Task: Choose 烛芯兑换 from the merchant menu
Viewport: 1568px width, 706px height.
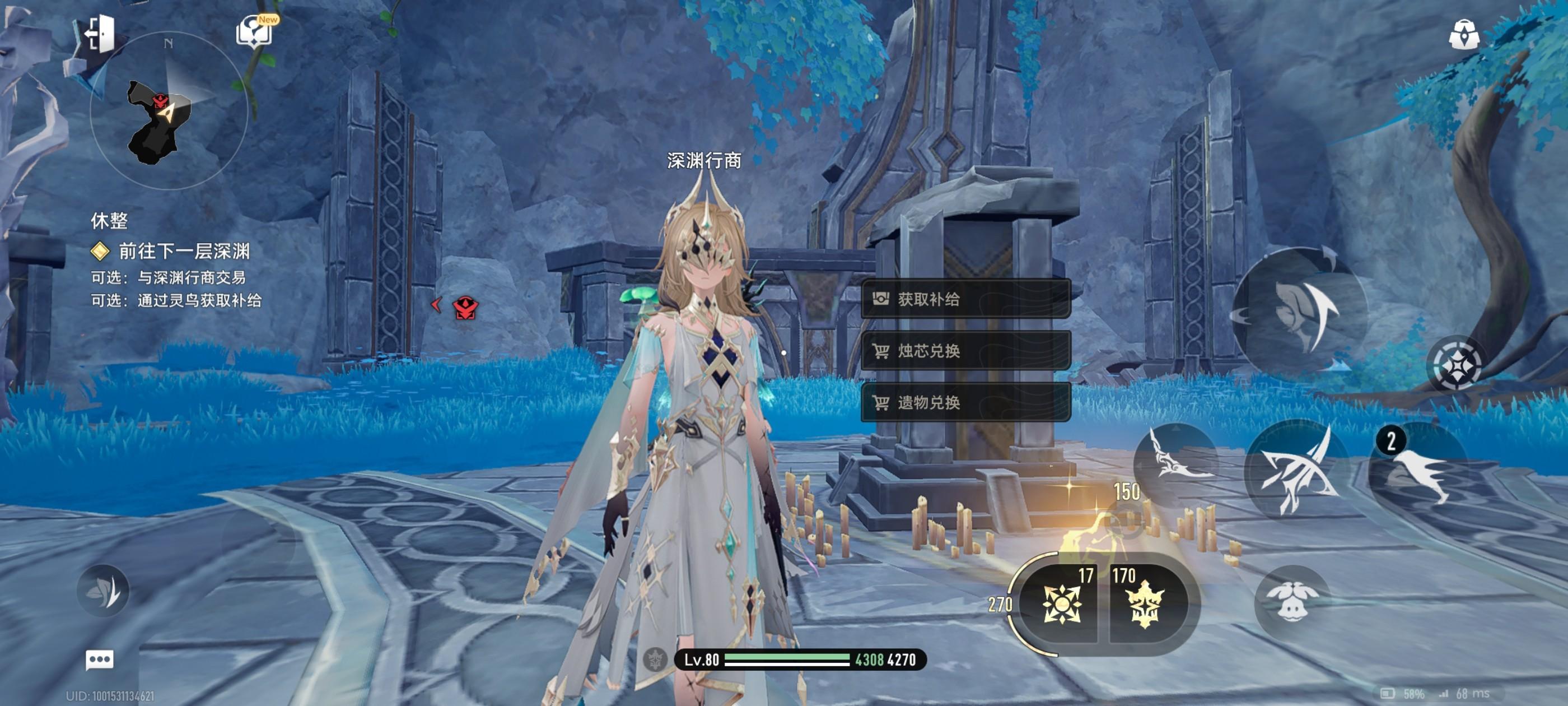Action: point(965,350)
